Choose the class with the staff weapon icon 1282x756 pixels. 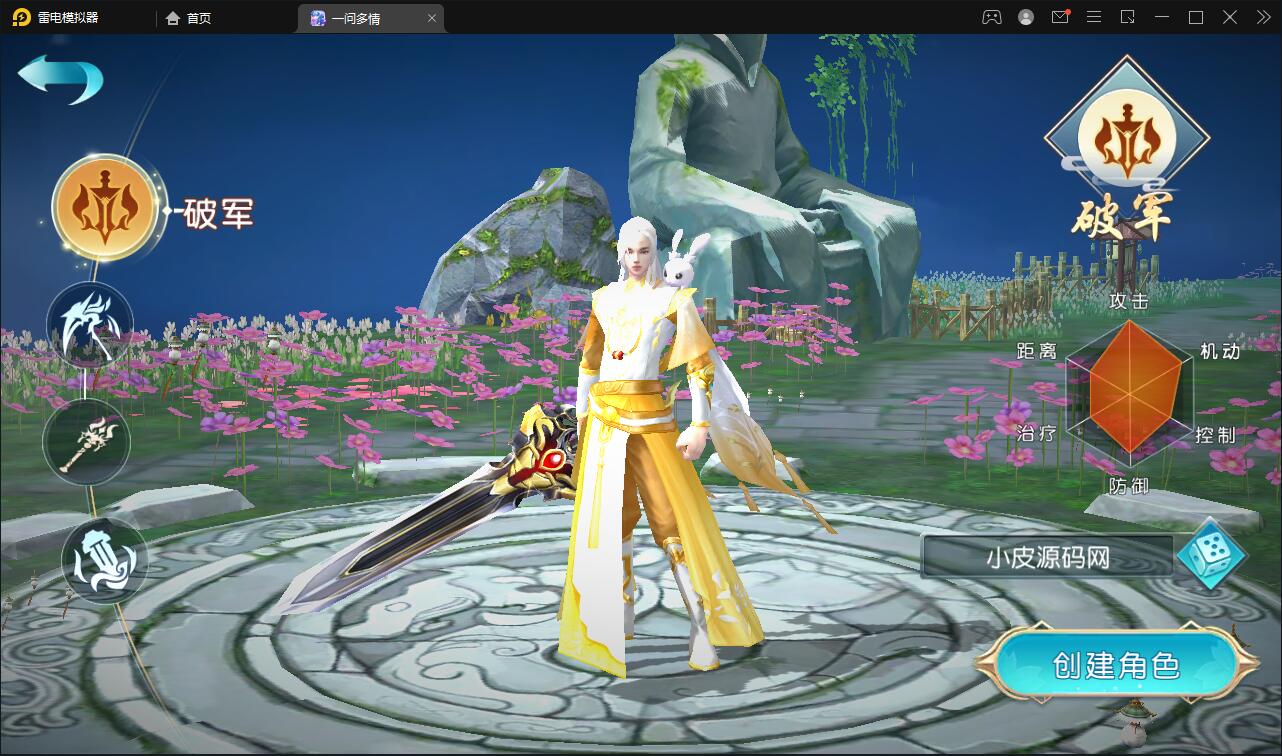coord(86,443)
